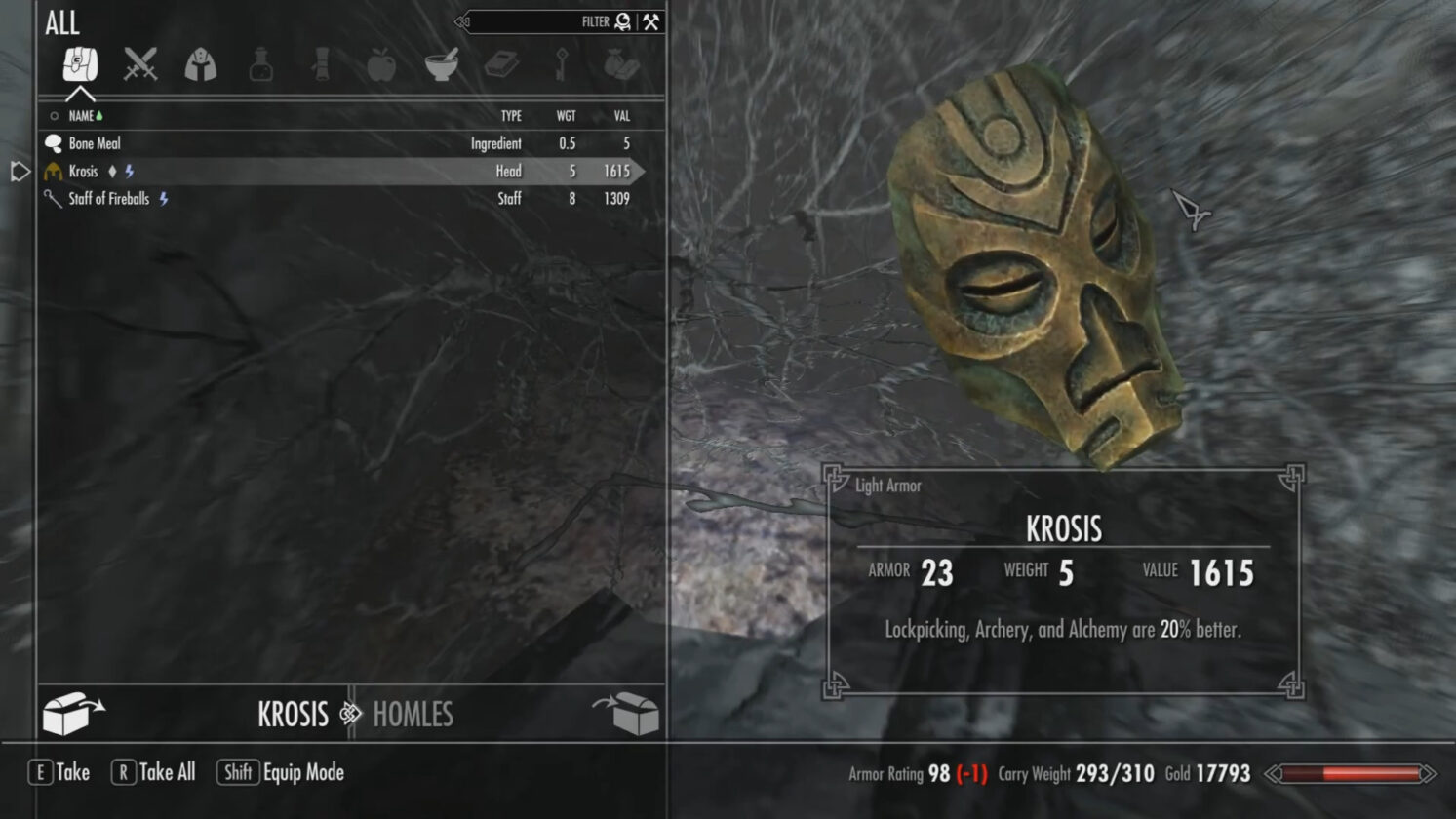Image resolution: width=1456 pixels, height=819 pixels.
Task: Sort items by the VAL column header
Action: (621, 115)
